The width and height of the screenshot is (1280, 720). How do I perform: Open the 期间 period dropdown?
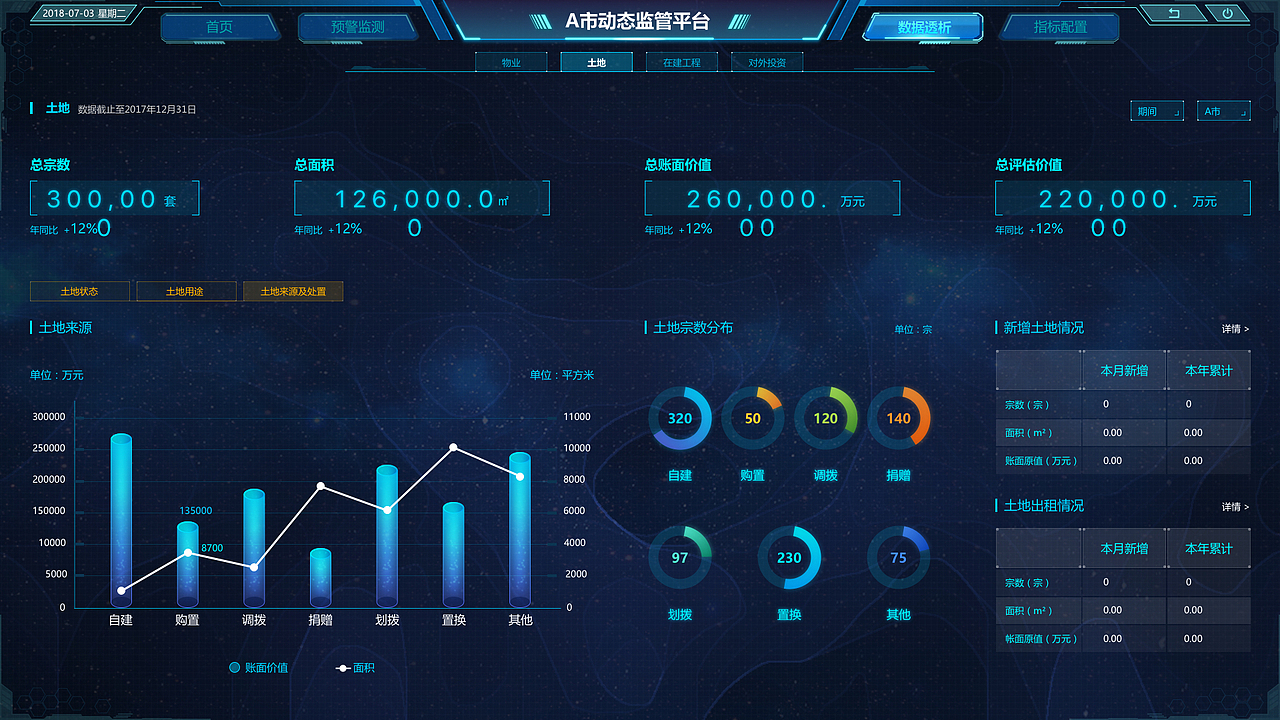[x=1157, y=111]
